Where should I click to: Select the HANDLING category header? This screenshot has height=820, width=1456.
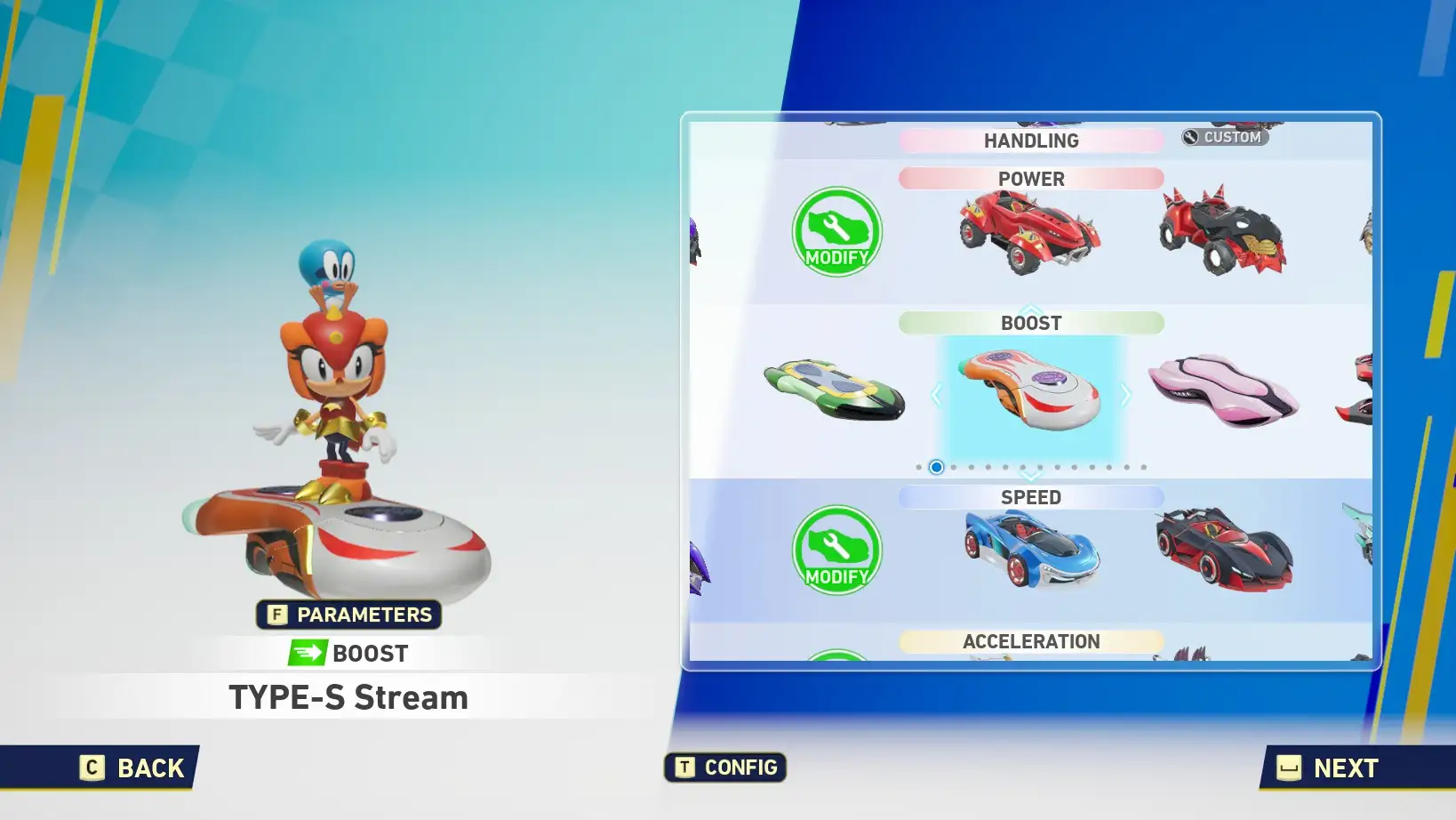click(x=1031, y=141)
